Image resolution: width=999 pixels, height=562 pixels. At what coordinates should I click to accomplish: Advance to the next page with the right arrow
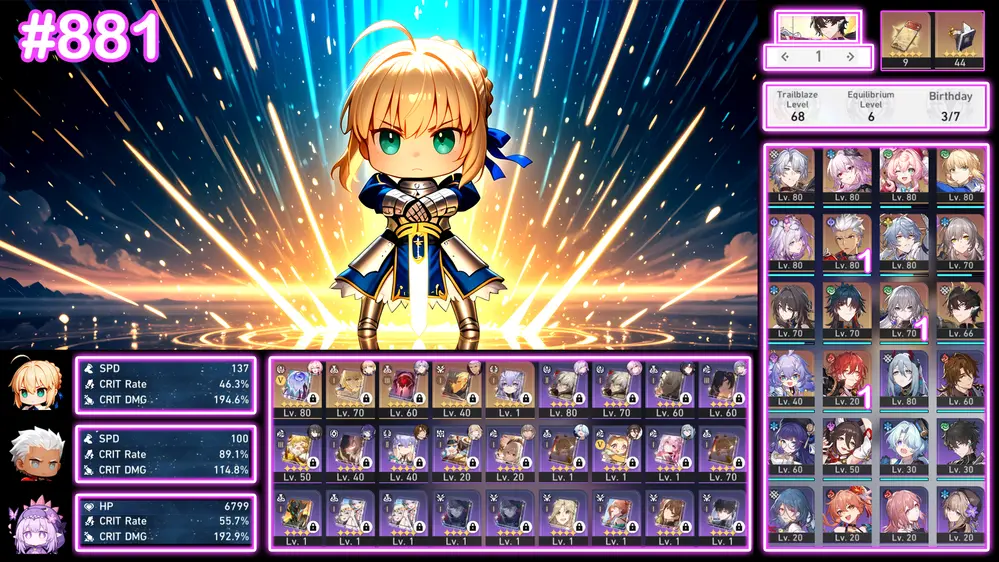[x=850, y=57]
